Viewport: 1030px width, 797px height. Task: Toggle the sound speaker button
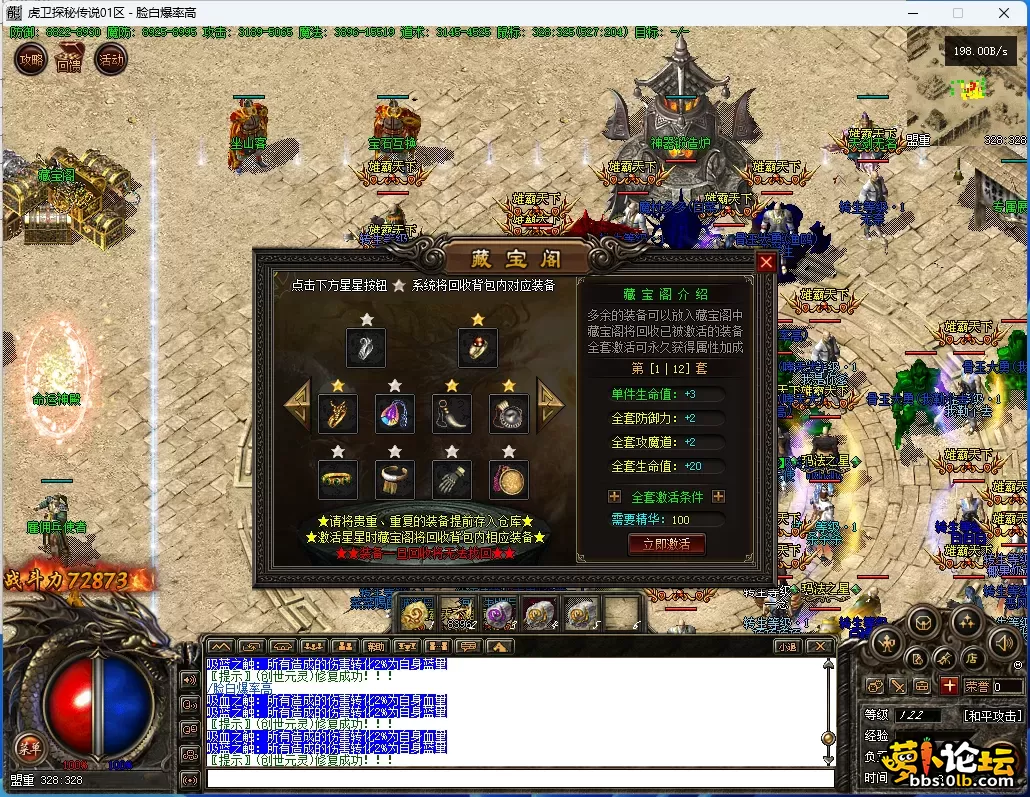pyautogui.click(x=1003, y=642)
